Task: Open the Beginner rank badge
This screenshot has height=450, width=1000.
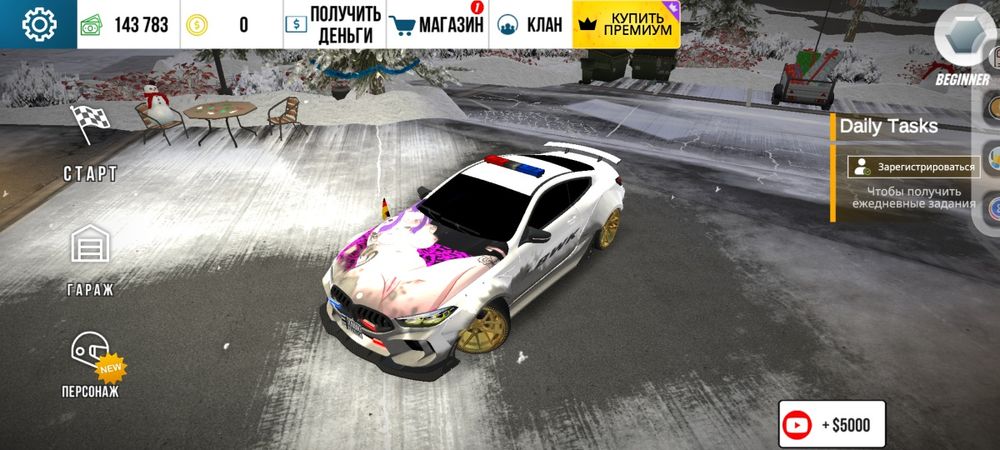Action: coord(962,45)
